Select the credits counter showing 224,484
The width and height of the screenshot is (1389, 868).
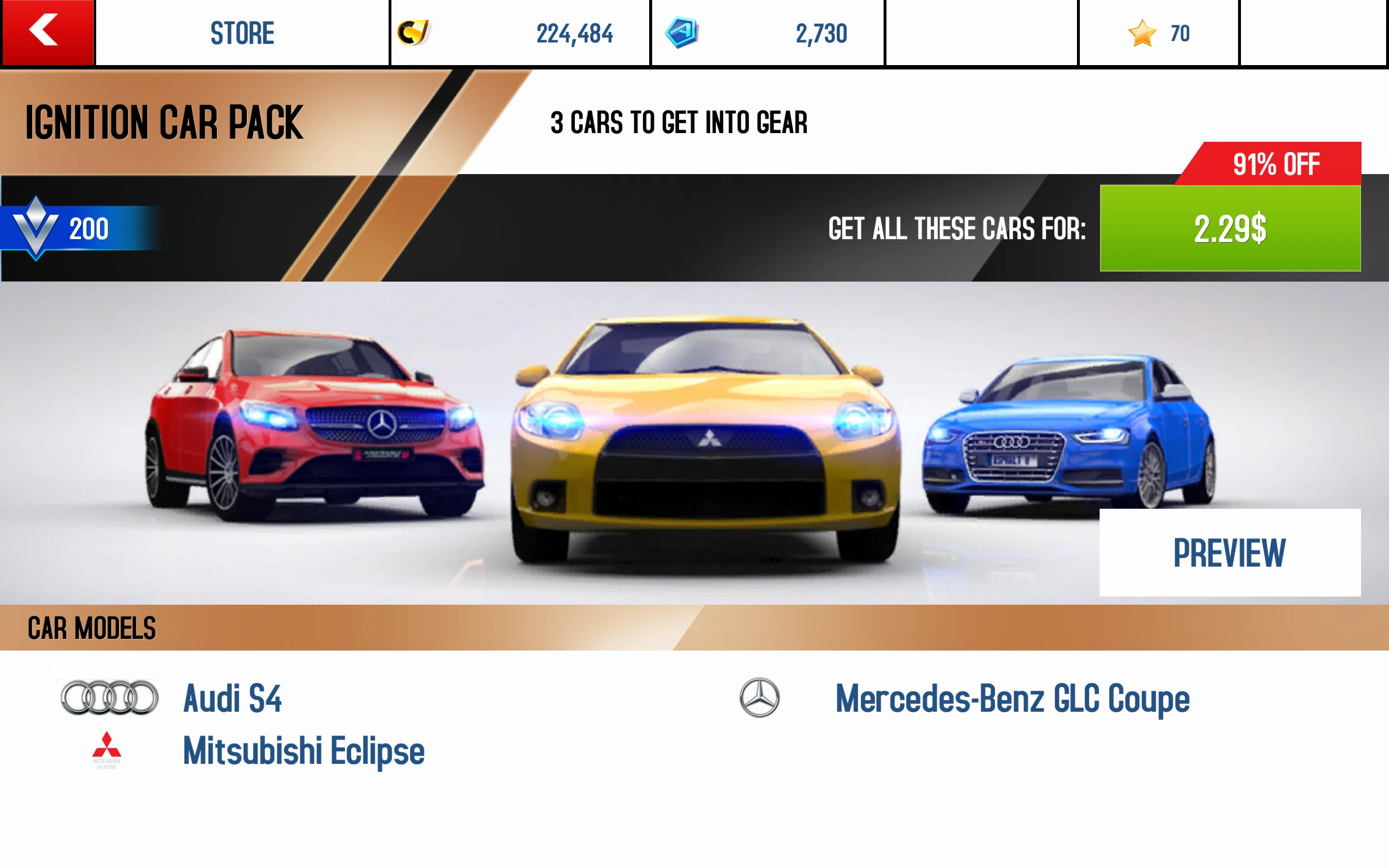(576, 33)
